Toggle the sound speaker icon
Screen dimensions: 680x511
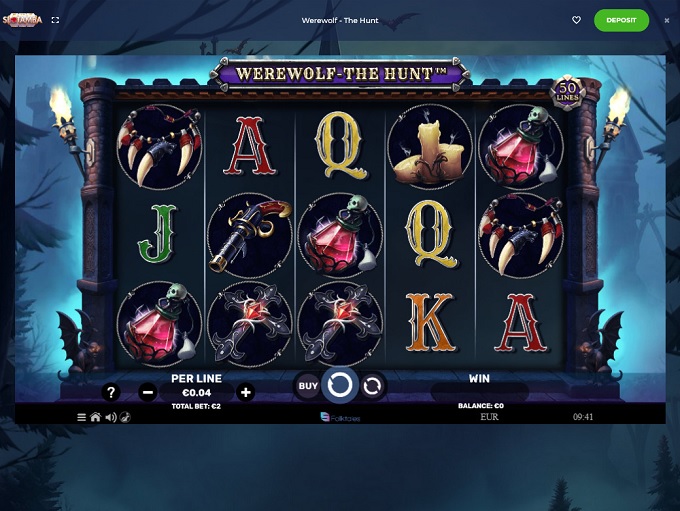[110, 417]
